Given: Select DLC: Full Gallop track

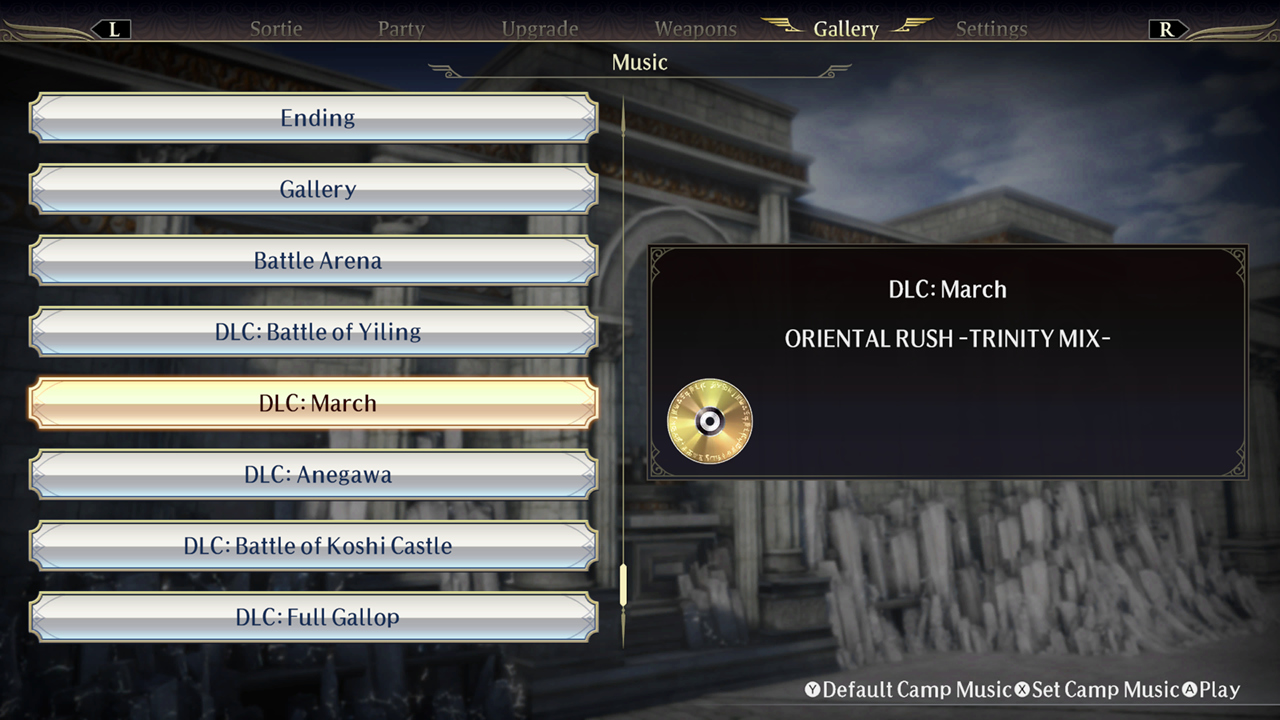Looking at the screenshot, I should click(x=316, y=617).
